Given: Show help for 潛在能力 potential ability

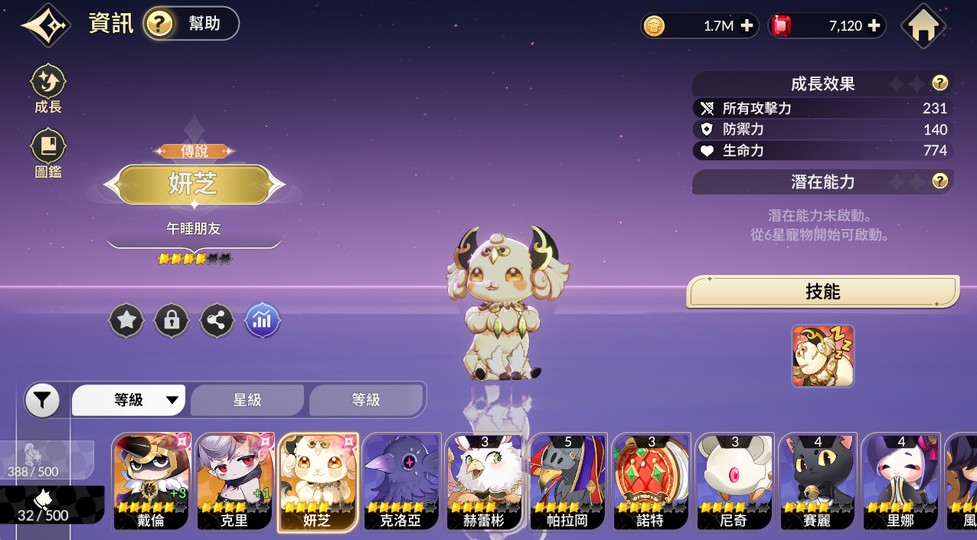Looking at the screenshot, I should (939, 181).
